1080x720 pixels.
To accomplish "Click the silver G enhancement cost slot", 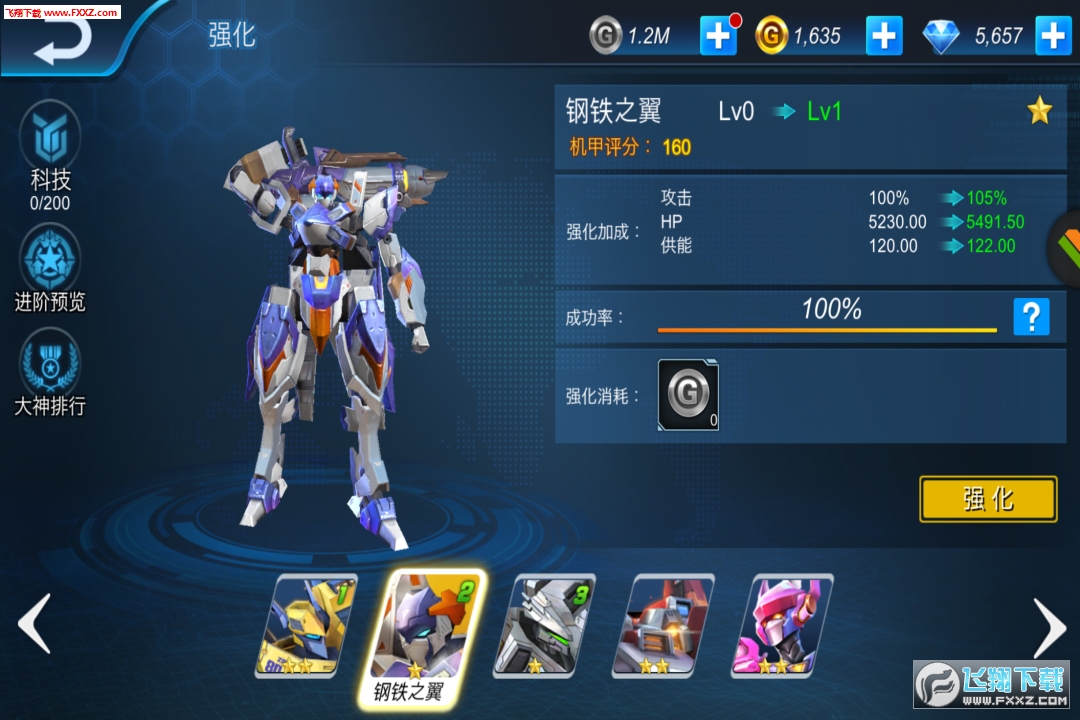I will (x=688, y=395).
